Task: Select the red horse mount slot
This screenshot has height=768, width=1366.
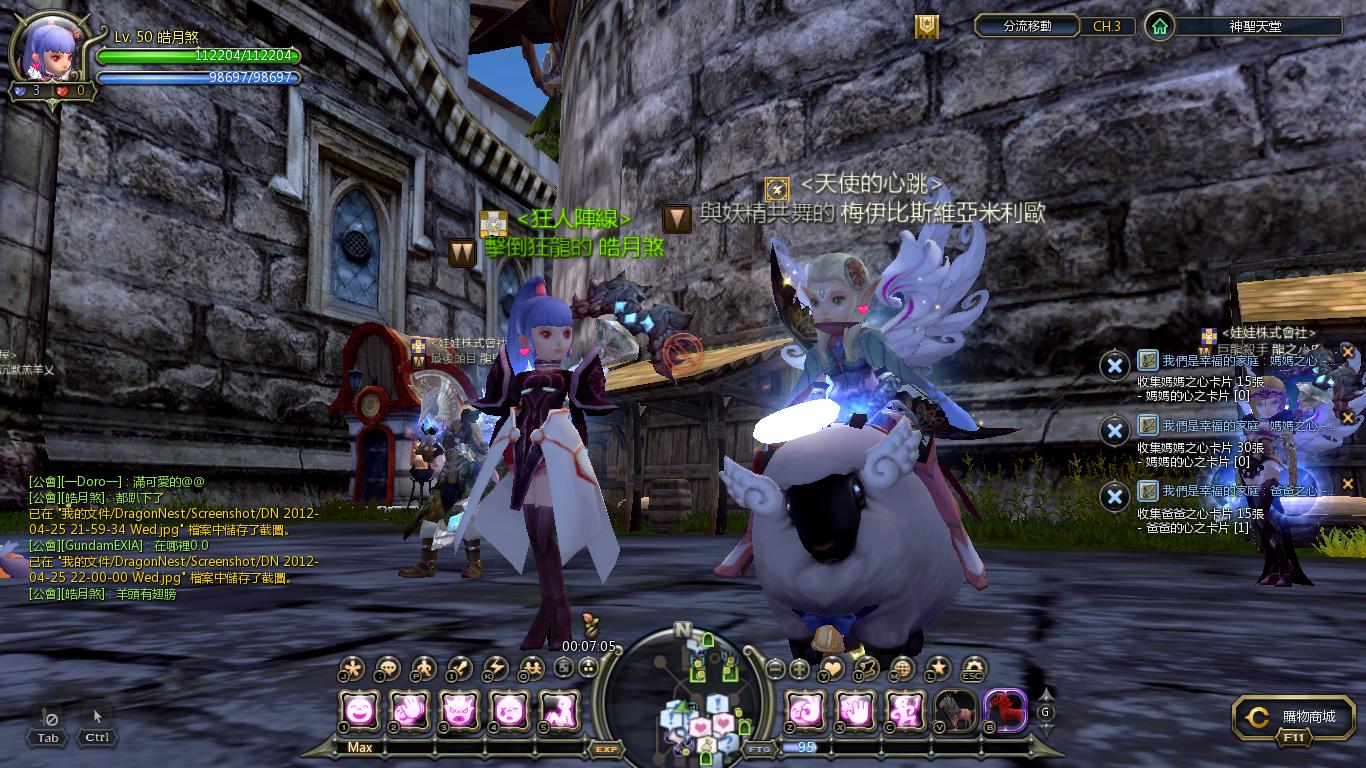Action: pyautogui.click(x=1004, y=711)
